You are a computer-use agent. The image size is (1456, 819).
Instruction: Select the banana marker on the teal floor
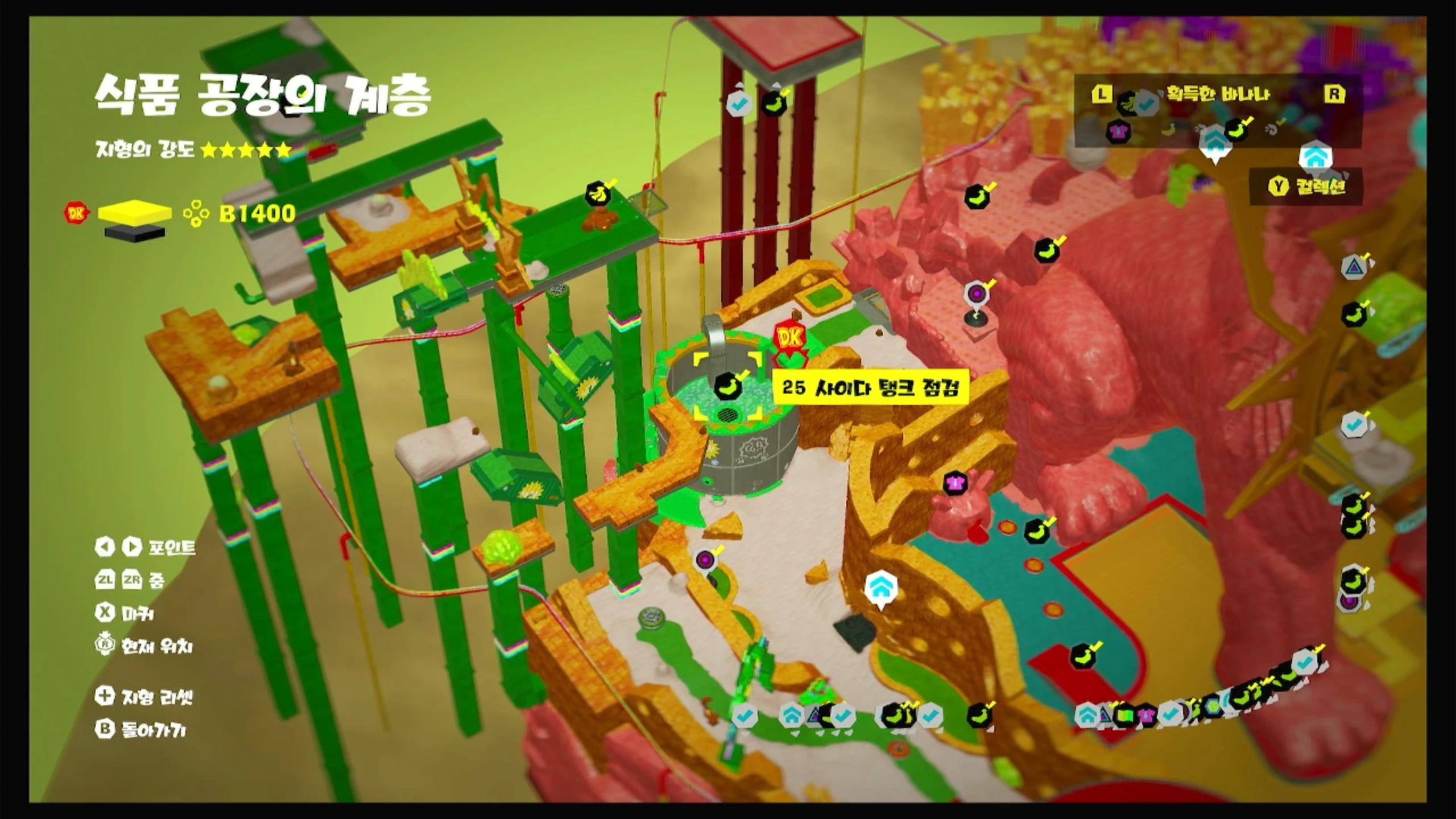coord(1036,530)
